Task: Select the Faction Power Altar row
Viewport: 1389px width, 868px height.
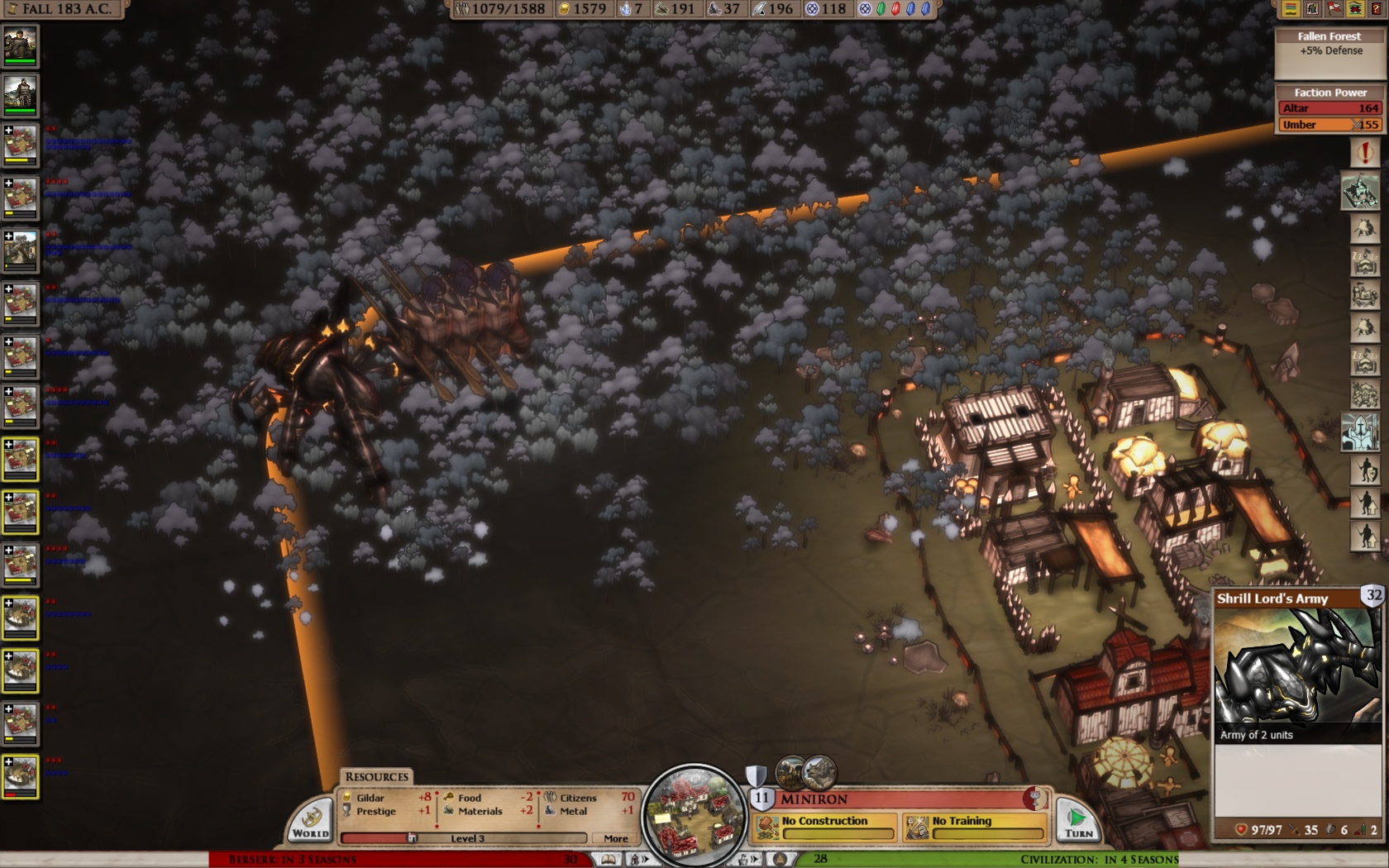Action: pos(1329,108)
